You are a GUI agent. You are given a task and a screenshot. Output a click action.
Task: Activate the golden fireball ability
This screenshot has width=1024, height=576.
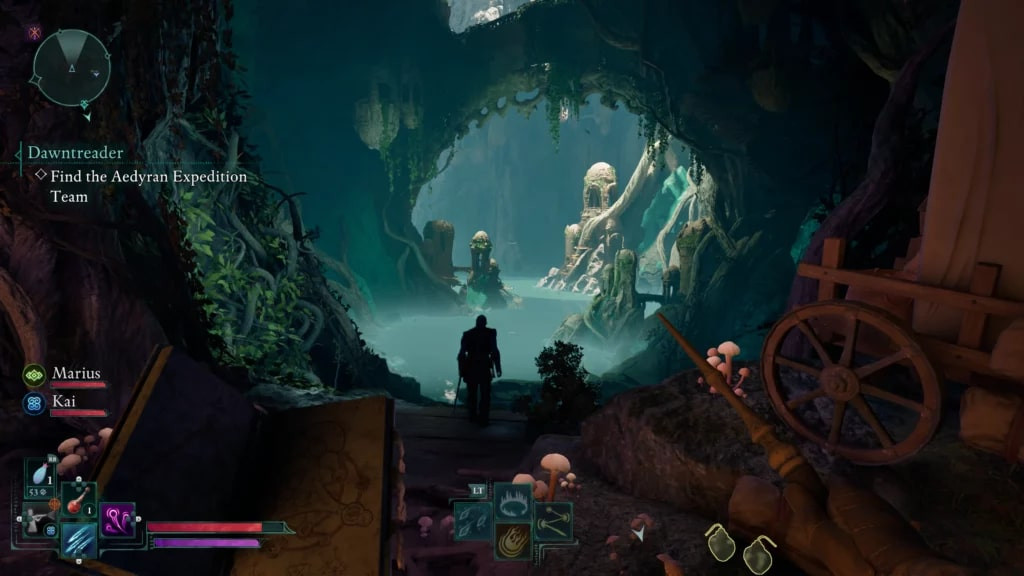[x=513, y=540]
